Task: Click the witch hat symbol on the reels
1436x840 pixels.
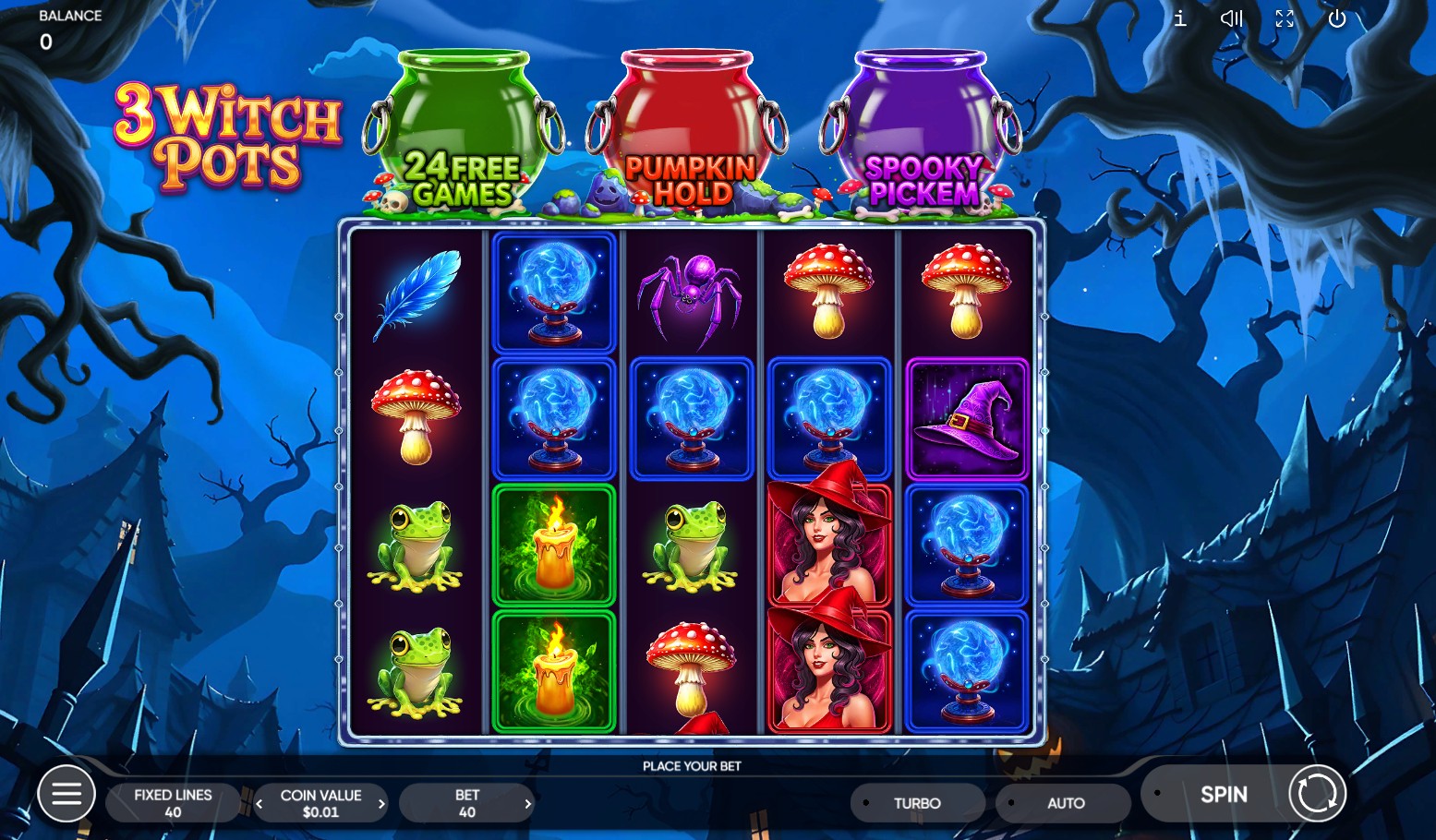Action: 967,419
